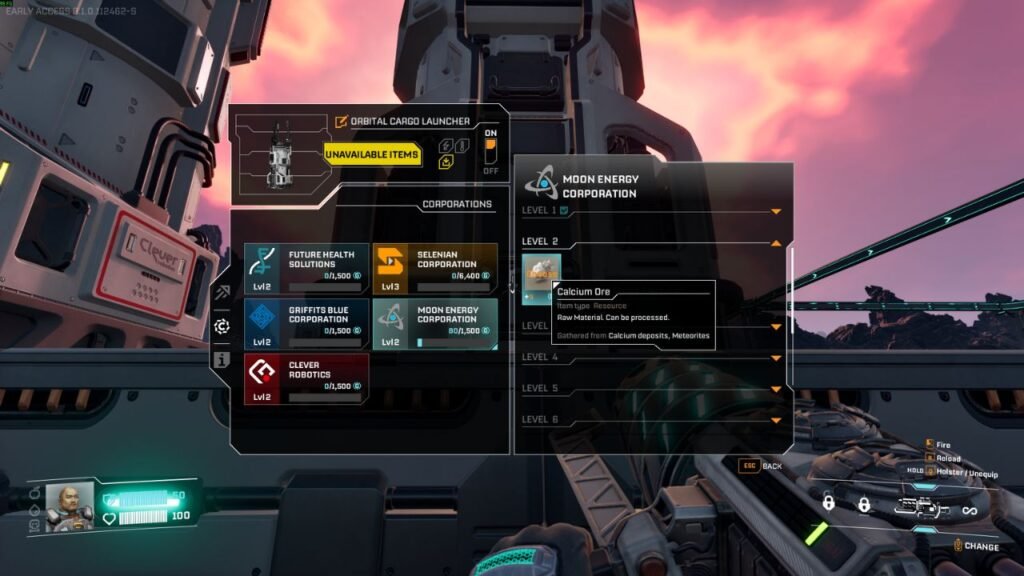Select the Calcium Ore item slot
This screenshot has height=576, width=1024.
point(541,275)
